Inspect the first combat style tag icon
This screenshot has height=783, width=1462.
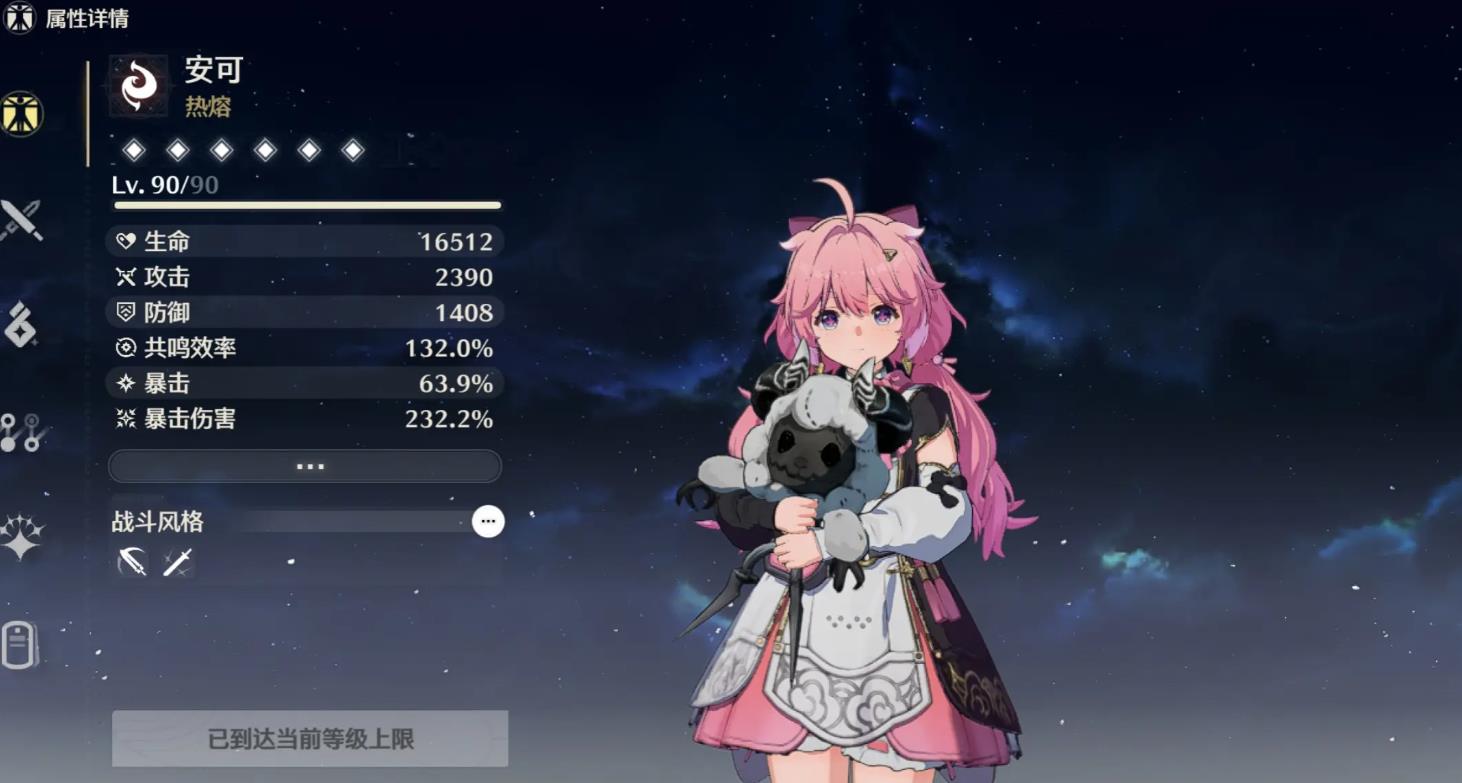[132, 562]
